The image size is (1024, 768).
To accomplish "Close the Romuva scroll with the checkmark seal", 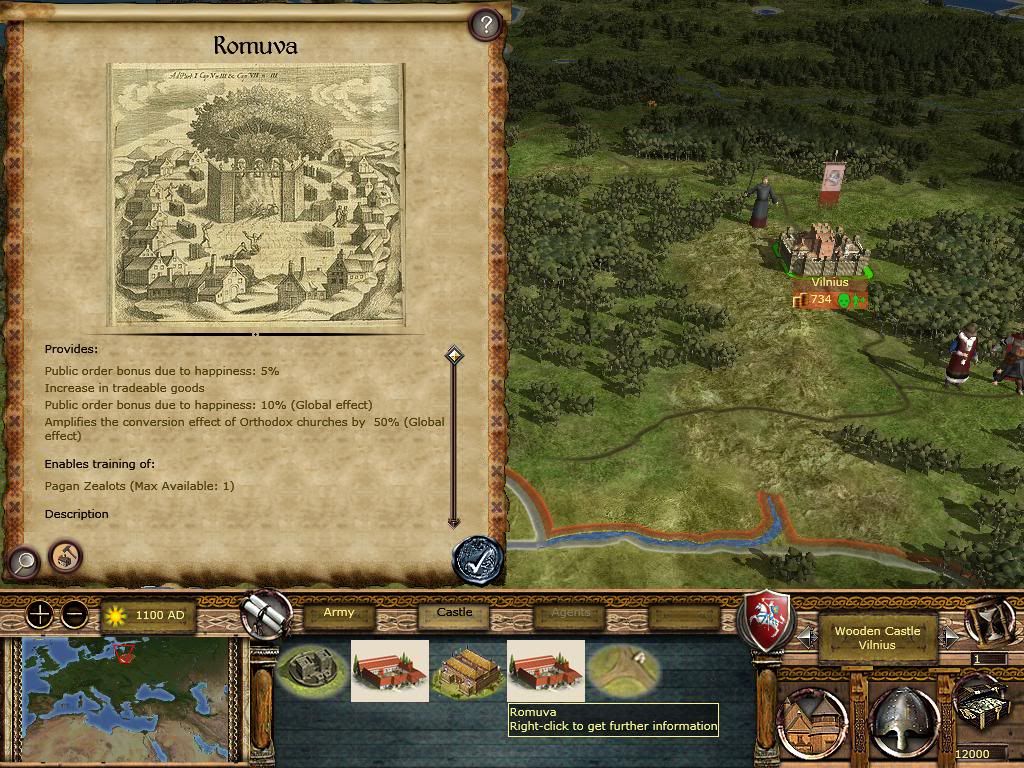I will point(477,560).
